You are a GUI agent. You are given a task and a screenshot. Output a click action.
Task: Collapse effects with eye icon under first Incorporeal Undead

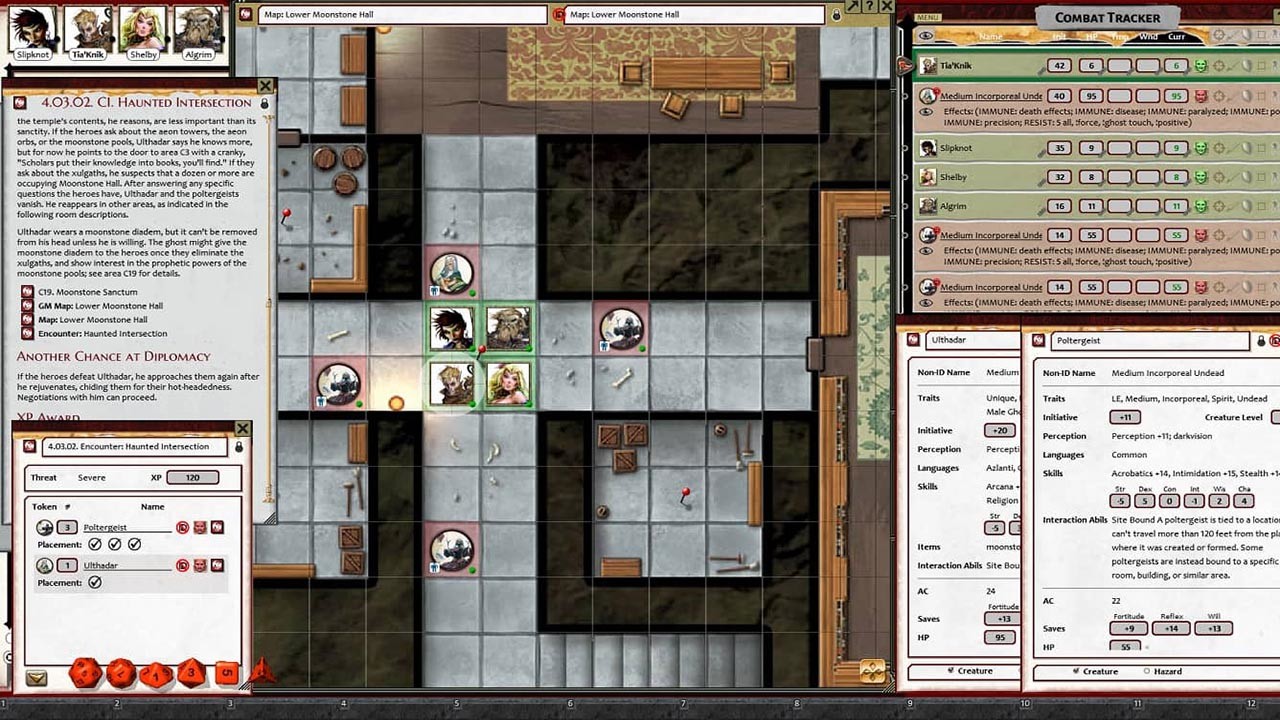pos(926,112)
